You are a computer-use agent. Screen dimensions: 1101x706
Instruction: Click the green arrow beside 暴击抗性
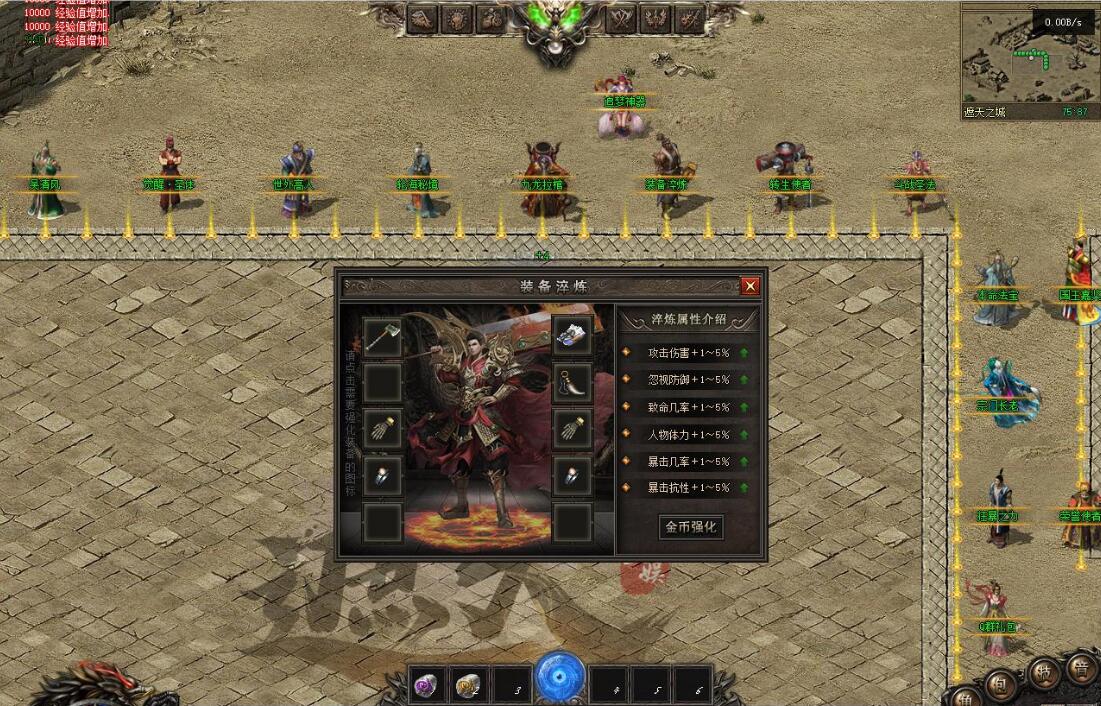744,488
